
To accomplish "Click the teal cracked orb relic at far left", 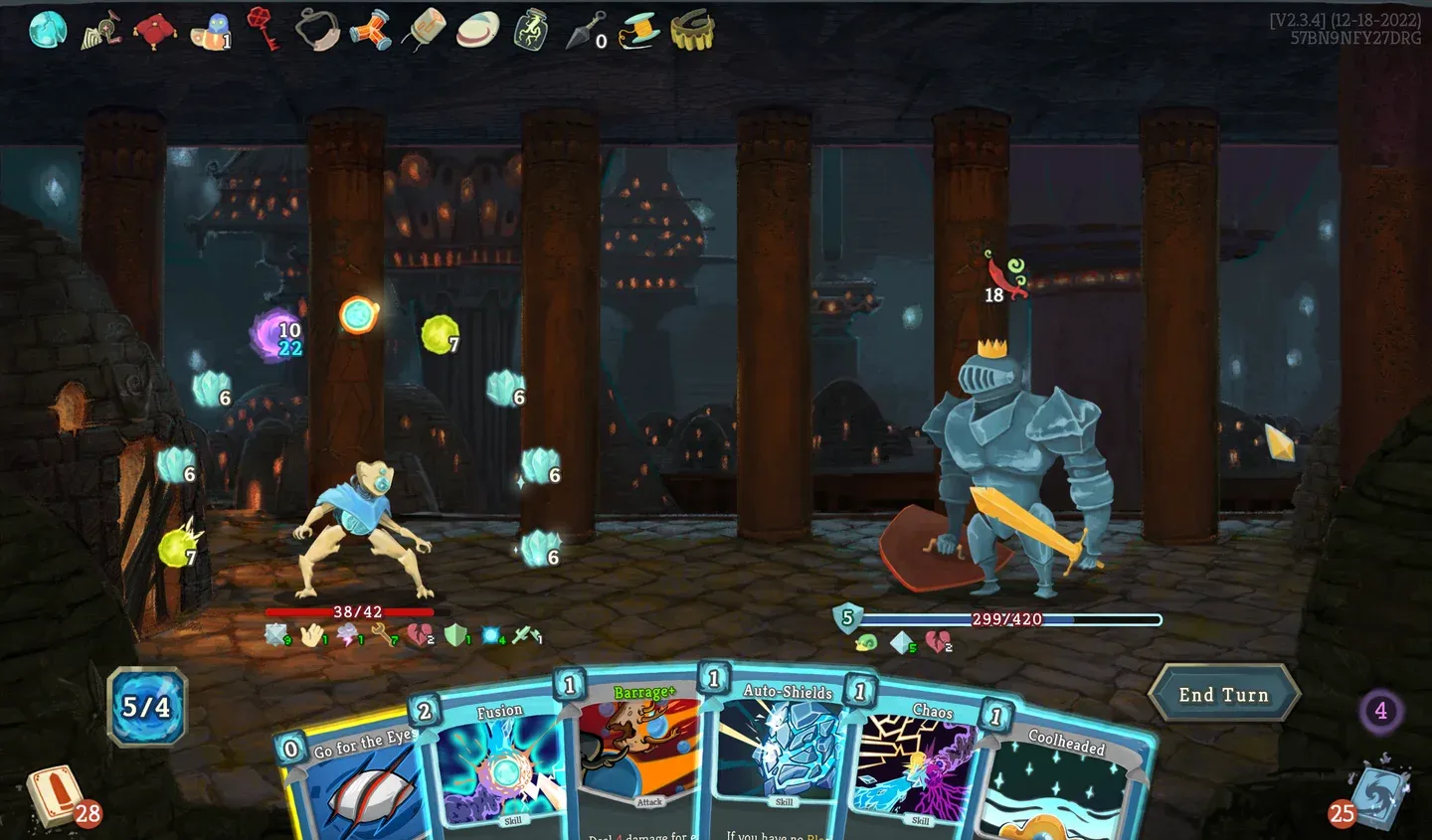I will [x=46, y=29].
